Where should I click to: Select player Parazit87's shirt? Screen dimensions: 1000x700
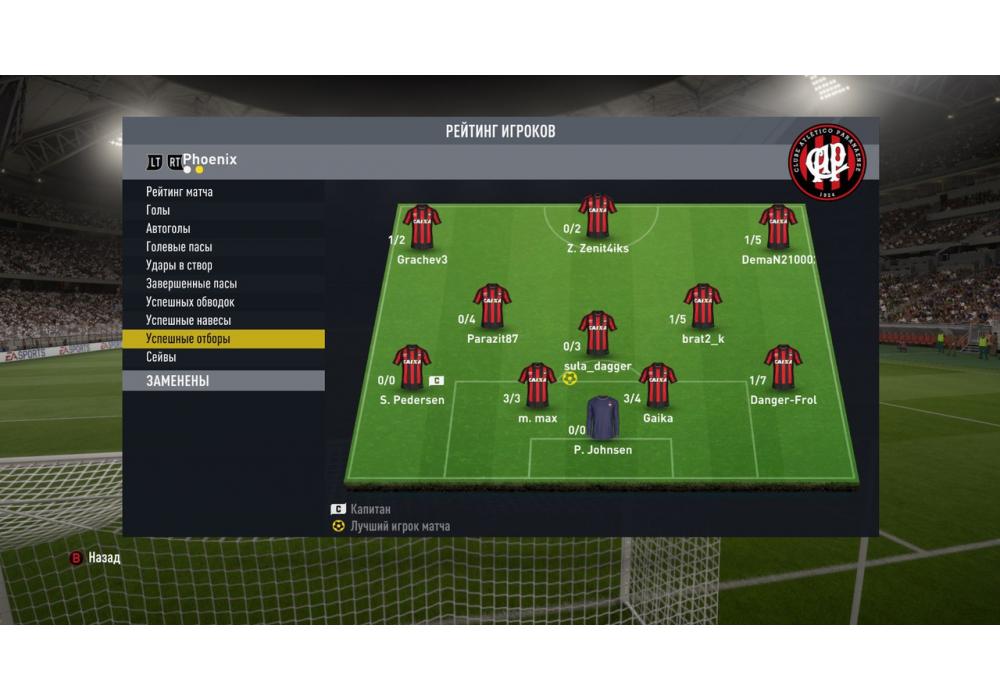coord(492,306)
